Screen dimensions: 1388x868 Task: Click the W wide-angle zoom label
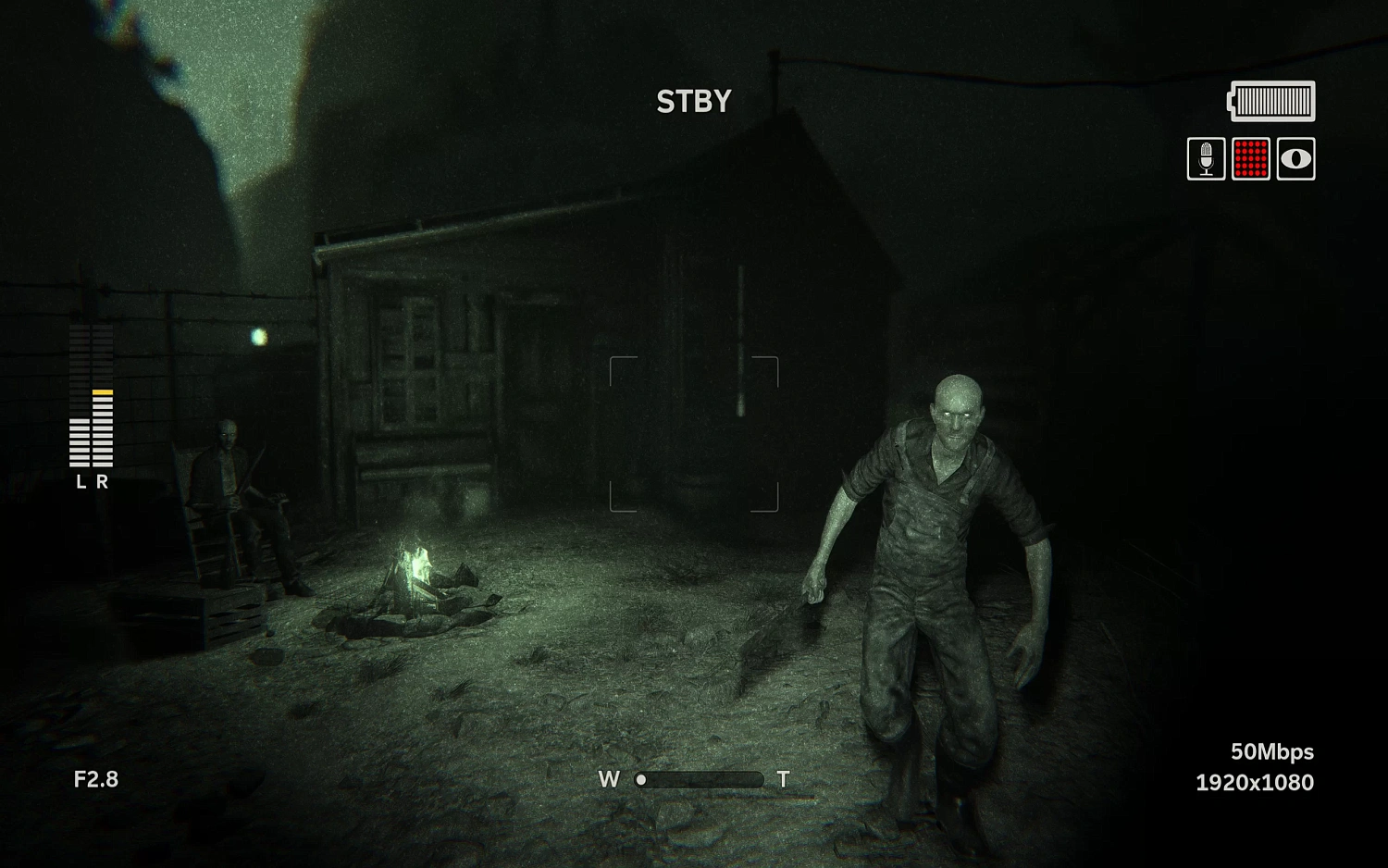610,779
